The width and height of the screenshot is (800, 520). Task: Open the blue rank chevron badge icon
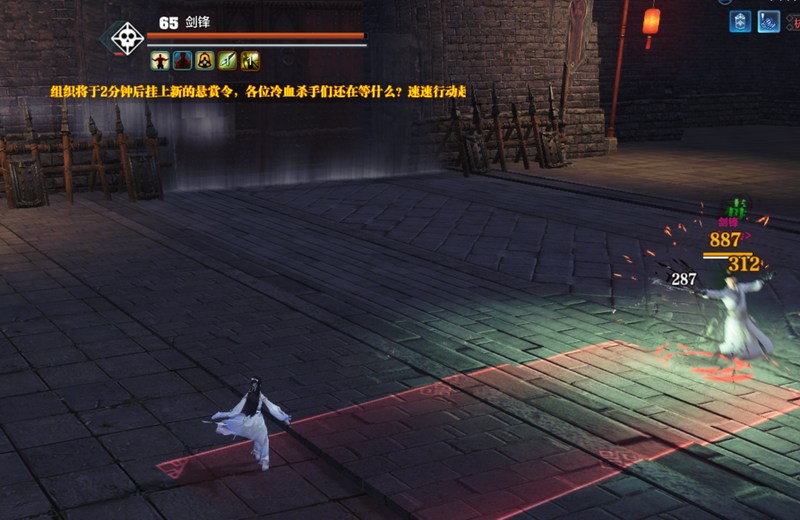click(740, 21)
